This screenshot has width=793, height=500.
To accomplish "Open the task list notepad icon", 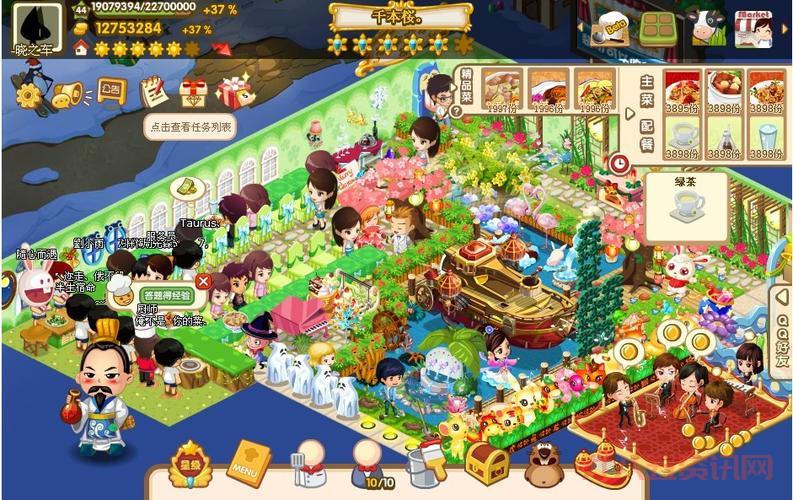I will point(153,92).
